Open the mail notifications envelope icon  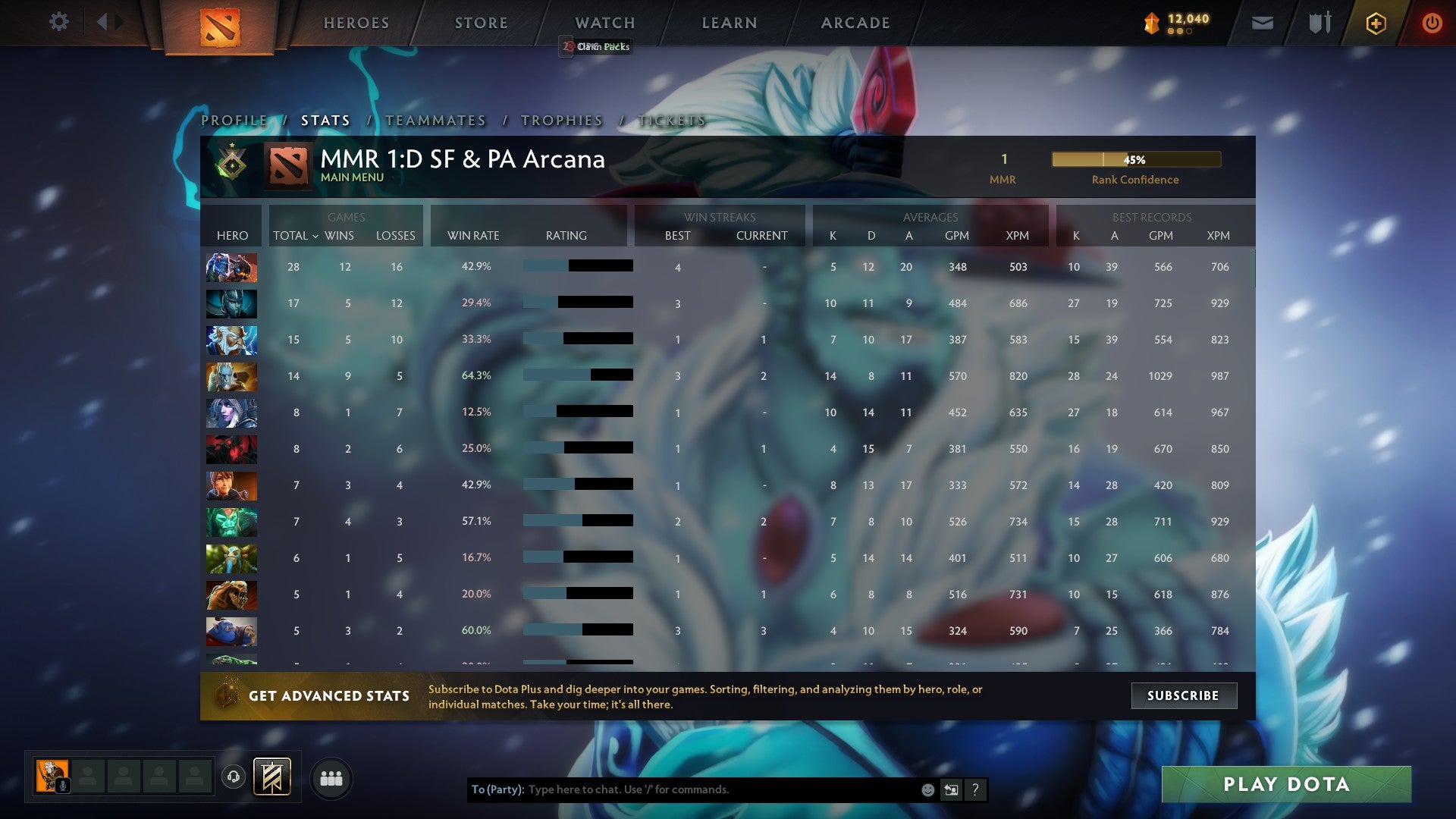pyautogui.click(x=1262, y=23)
